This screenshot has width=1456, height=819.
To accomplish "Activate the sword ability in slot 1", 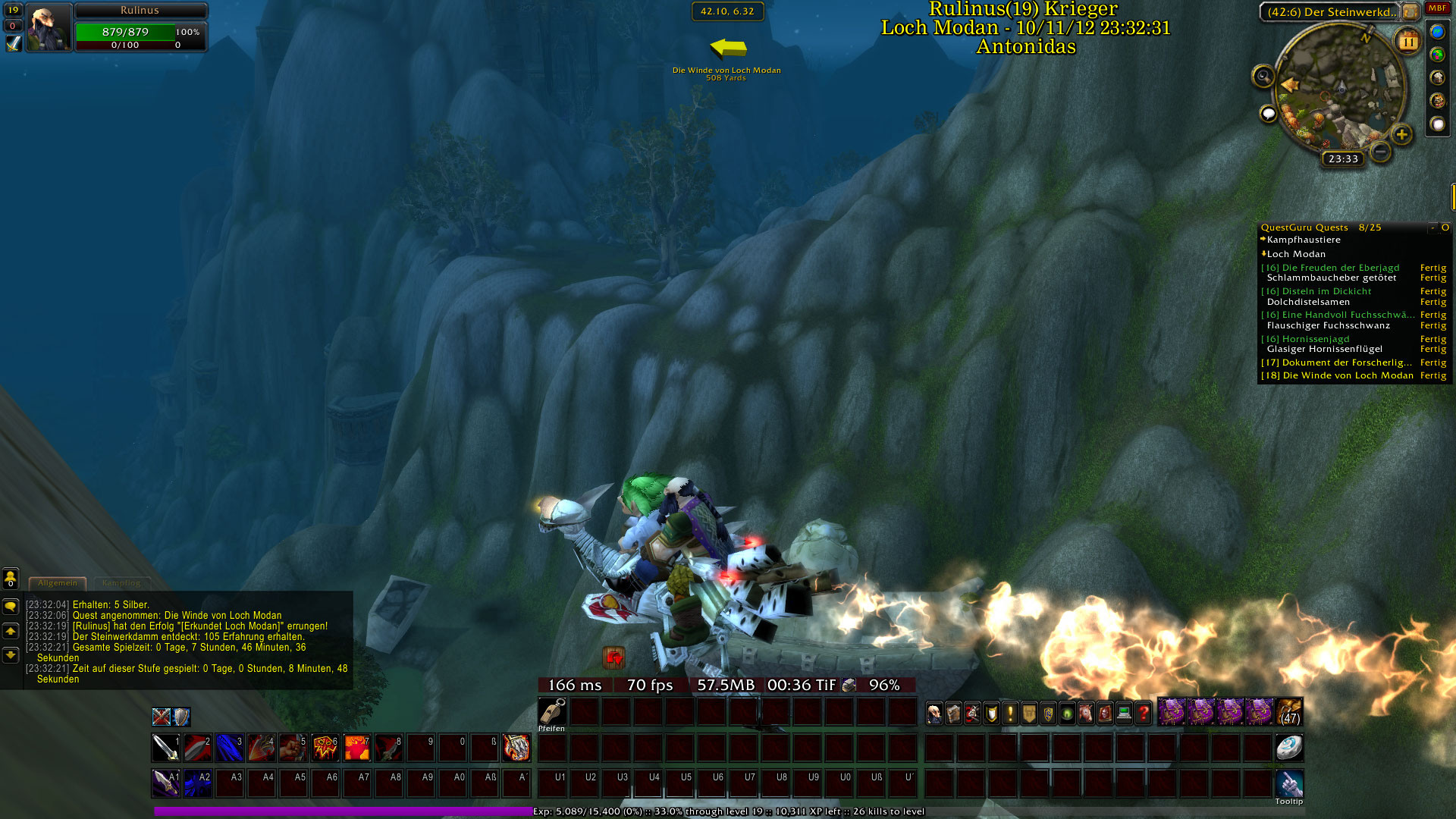I will (x=165, y=748).
